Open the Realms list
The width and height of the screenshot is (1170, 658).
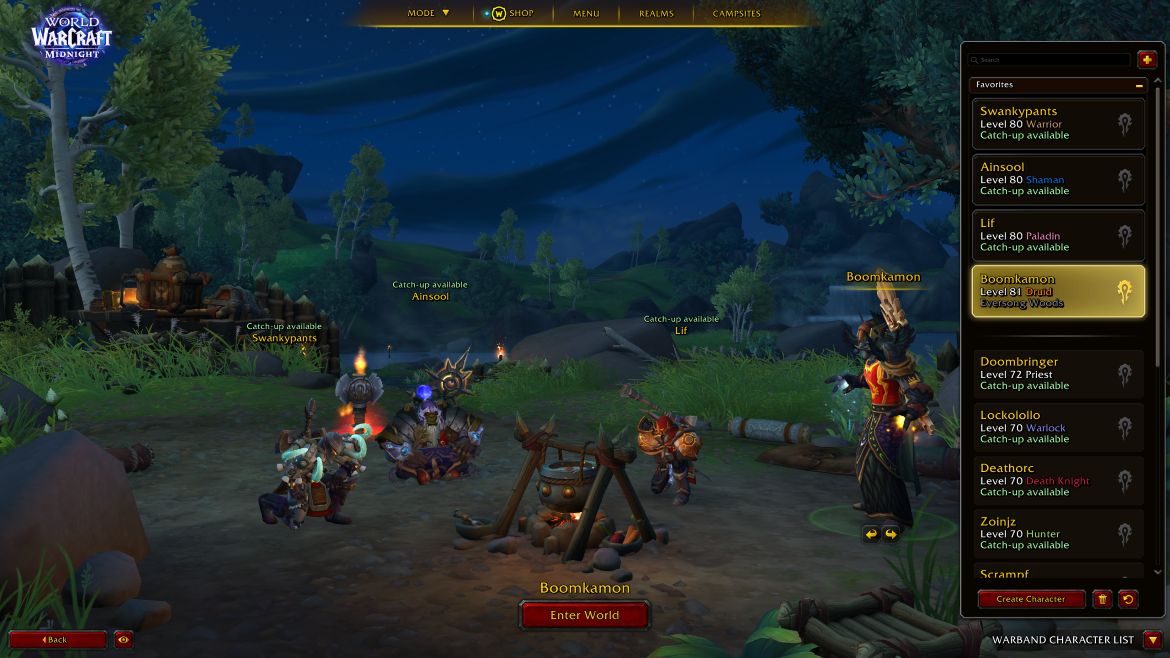656,13
